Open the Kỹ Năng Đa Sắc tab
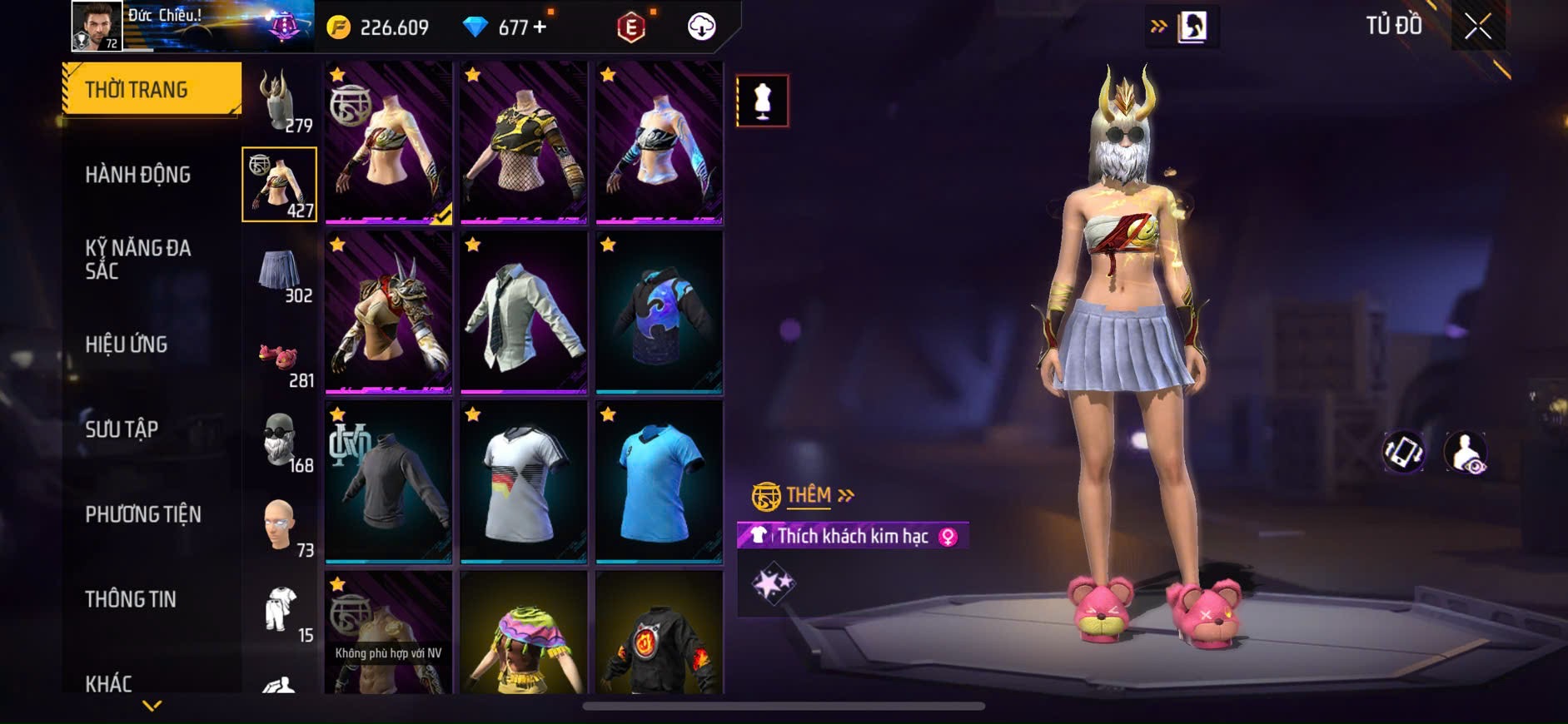Screen dimensions: 1568x724 (138, 260)
